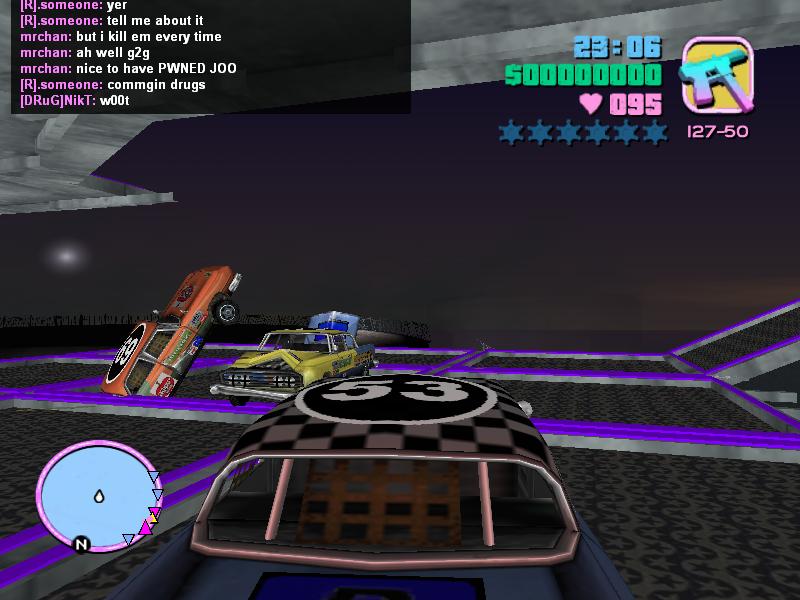Open the circular radar minimap
Viewport: 800px width, 600px height.
click(97, 496)
